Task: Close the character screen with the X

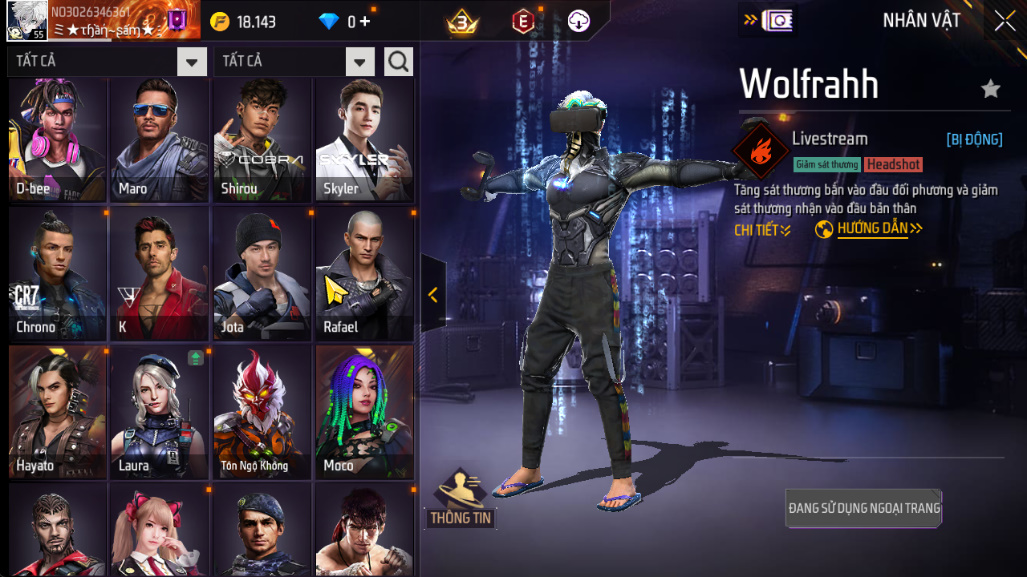Action: click(x=1005, y=20)
